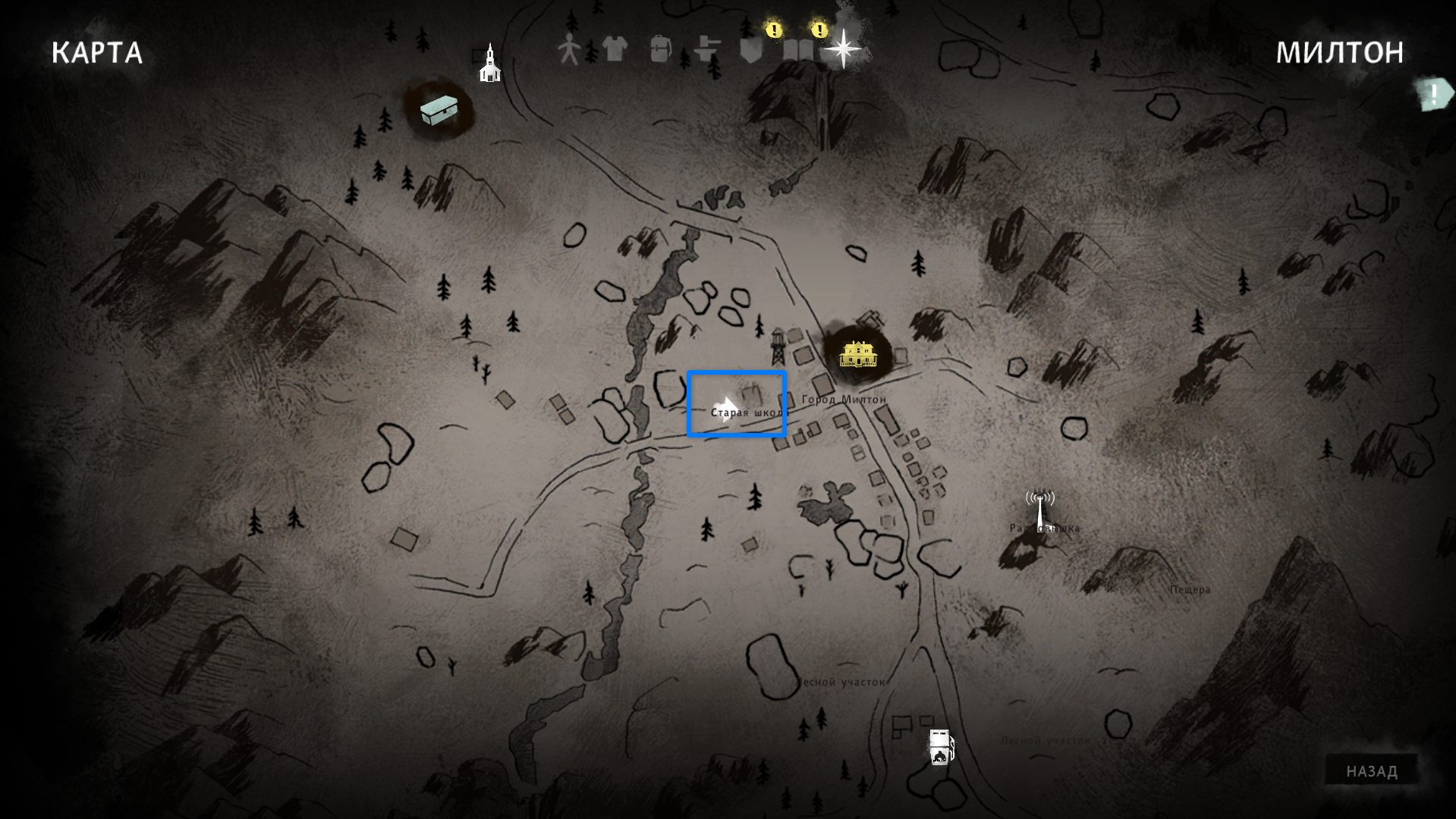
Task: Select the radio tower map marker
Action: tap(1039, 510)
